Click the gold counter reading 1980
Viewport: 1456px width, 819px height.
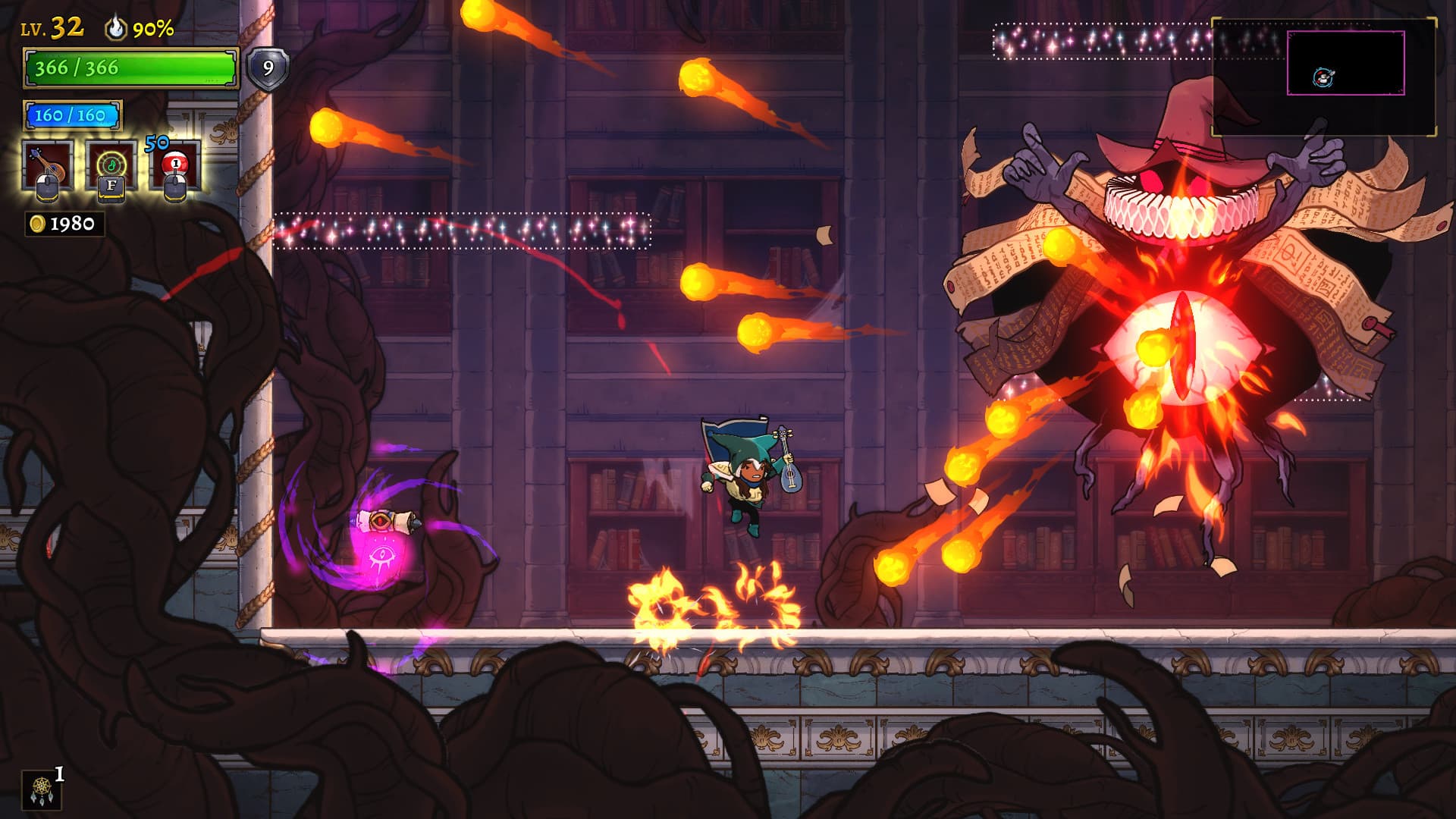(x=71, y=222)
